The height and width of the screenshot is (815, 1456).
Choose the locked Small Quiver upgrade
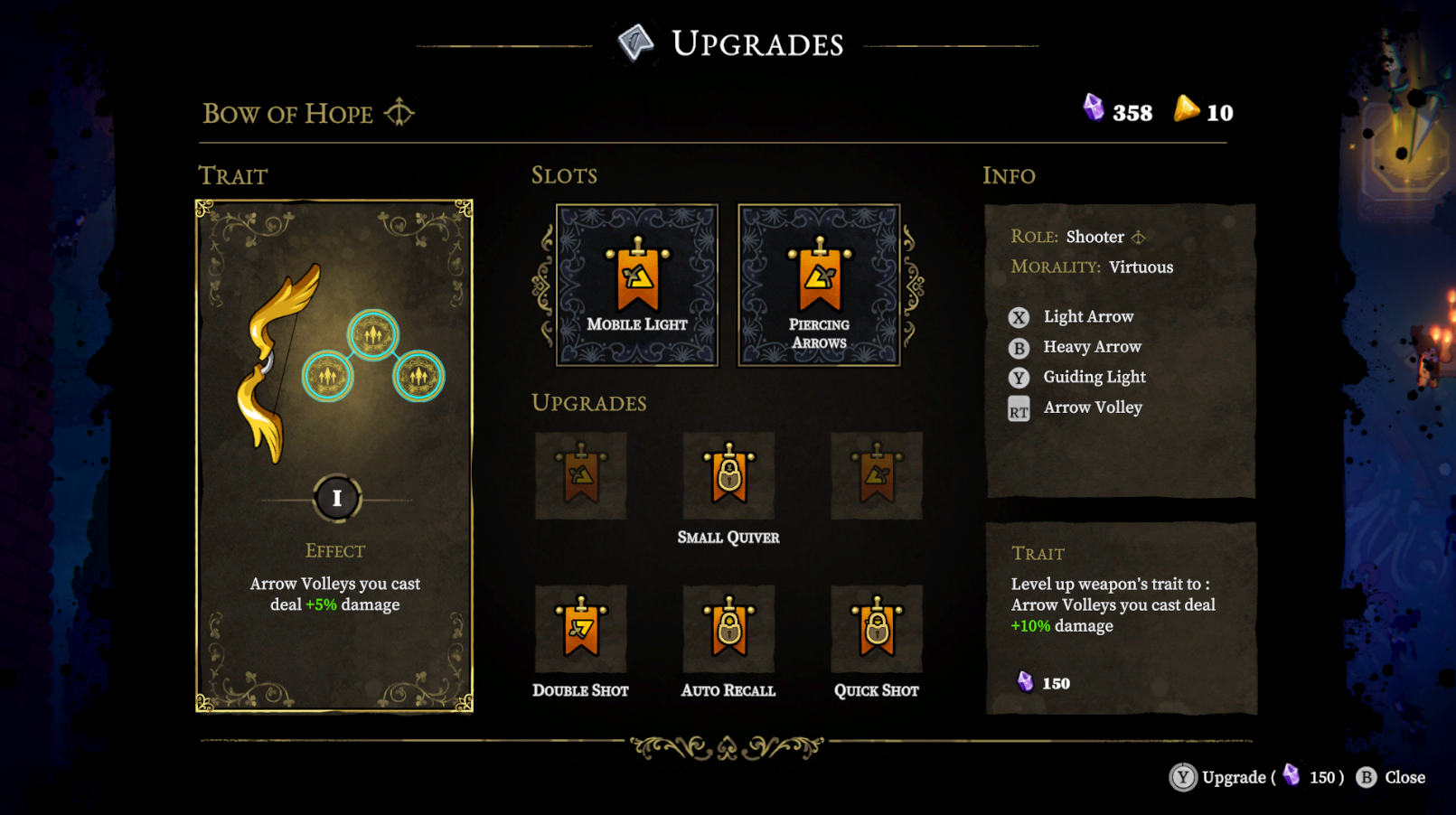tap(728, 476)
